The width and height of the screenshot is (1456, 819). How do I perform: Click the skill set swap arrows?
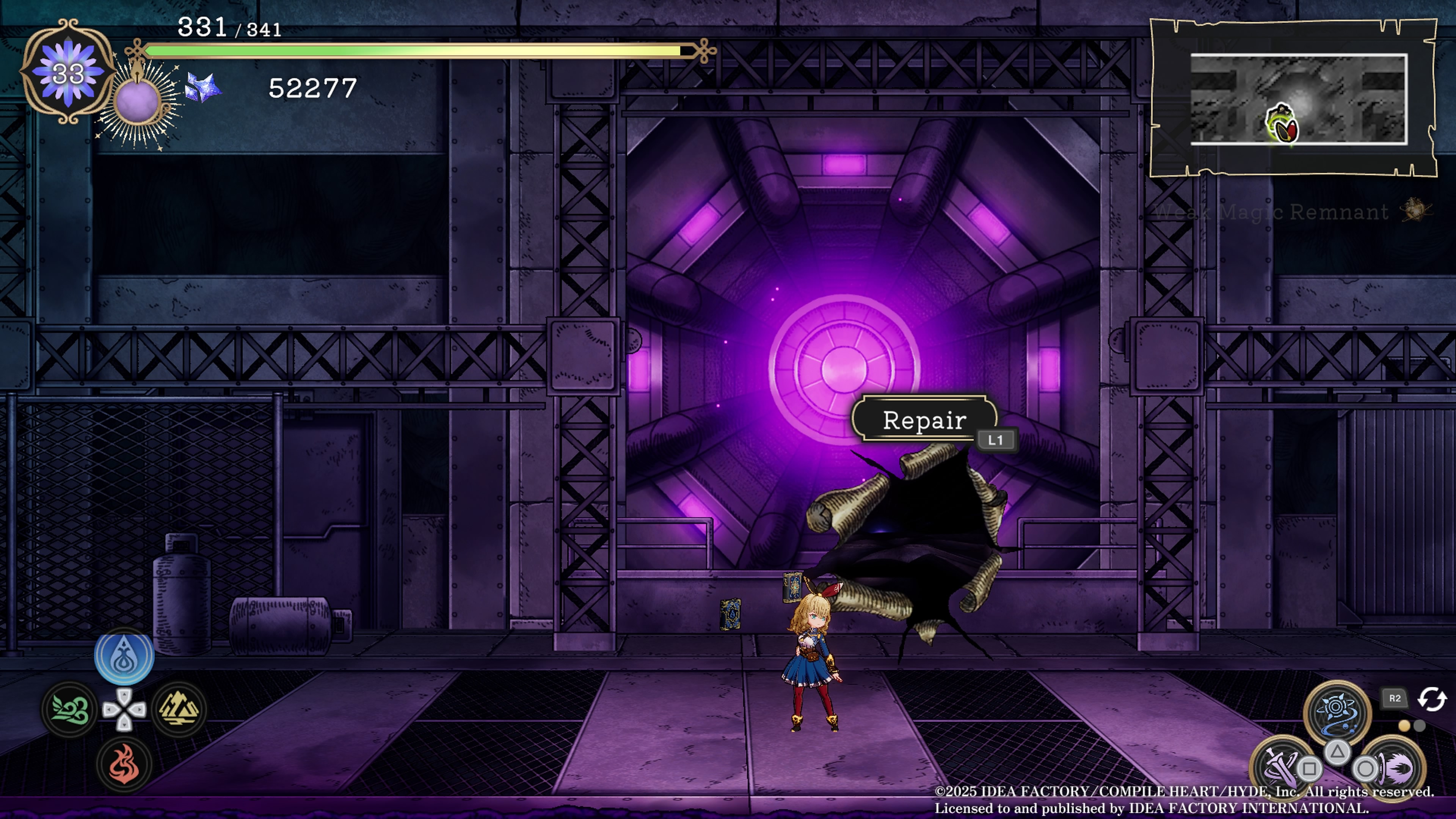1431,698
